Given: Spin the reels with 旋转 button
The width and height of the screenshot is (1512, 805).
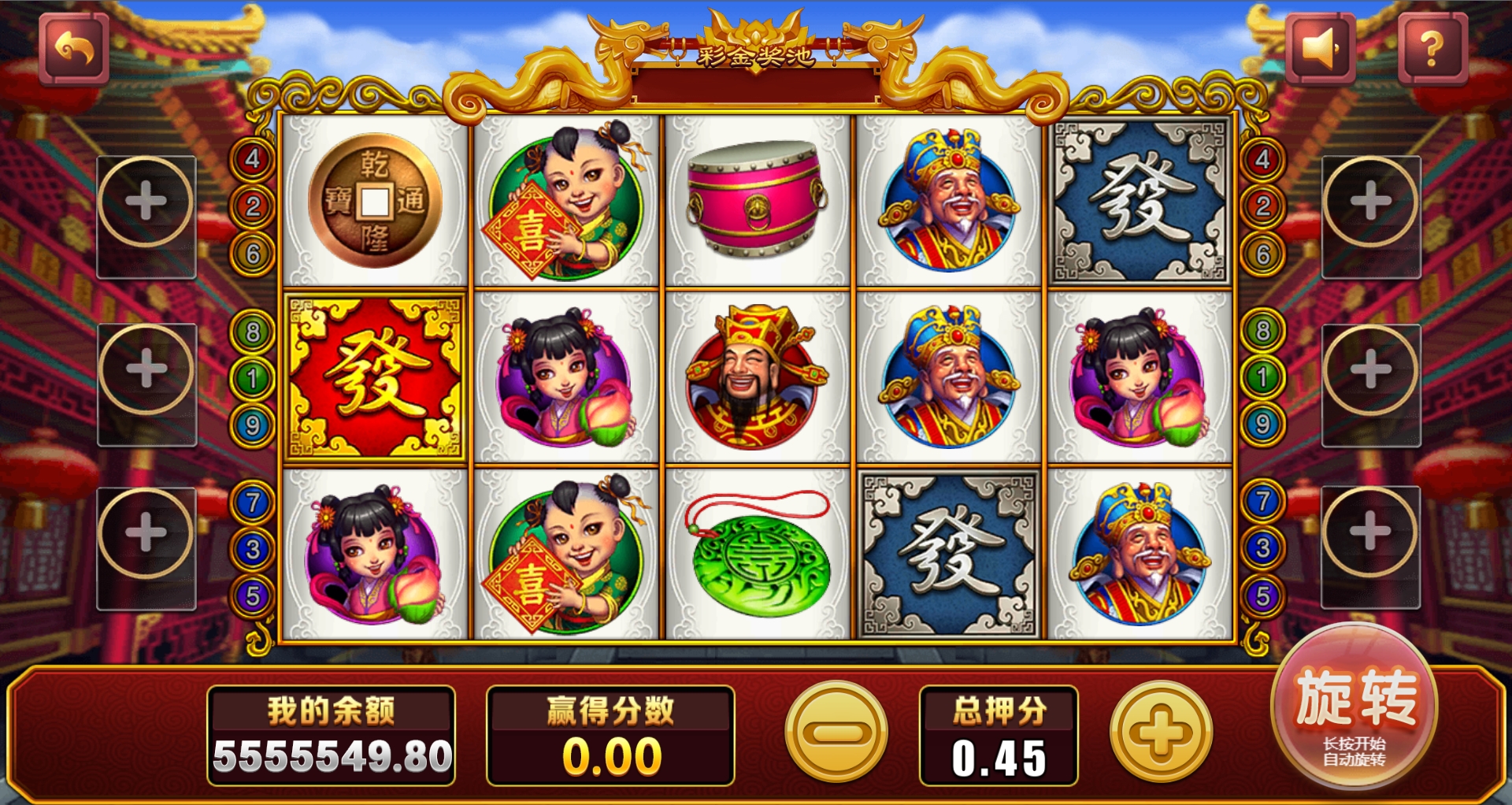Looking at the screenshot, I should click(1354, 705).
